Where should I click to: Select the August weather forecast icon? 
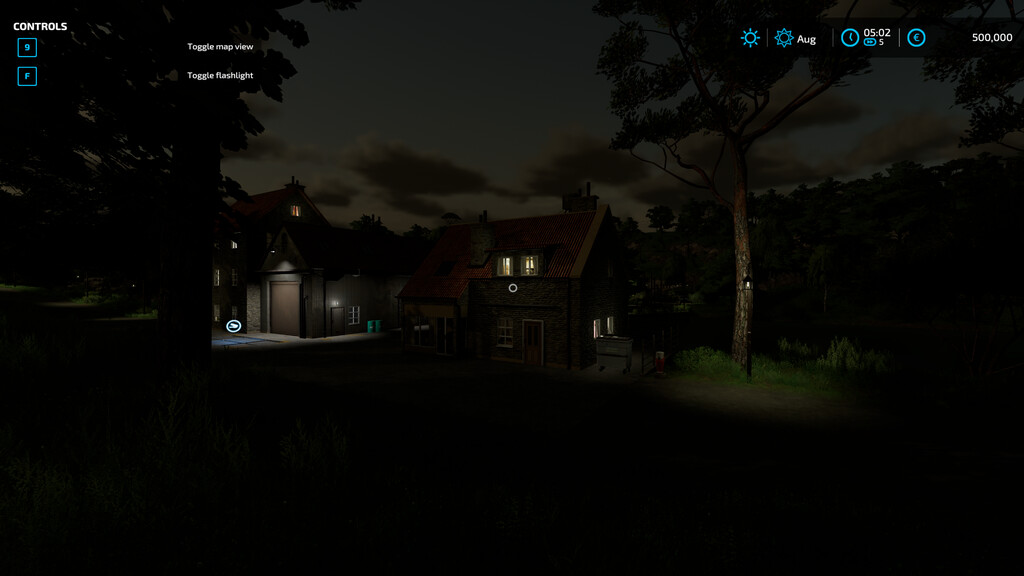(784, 38)
